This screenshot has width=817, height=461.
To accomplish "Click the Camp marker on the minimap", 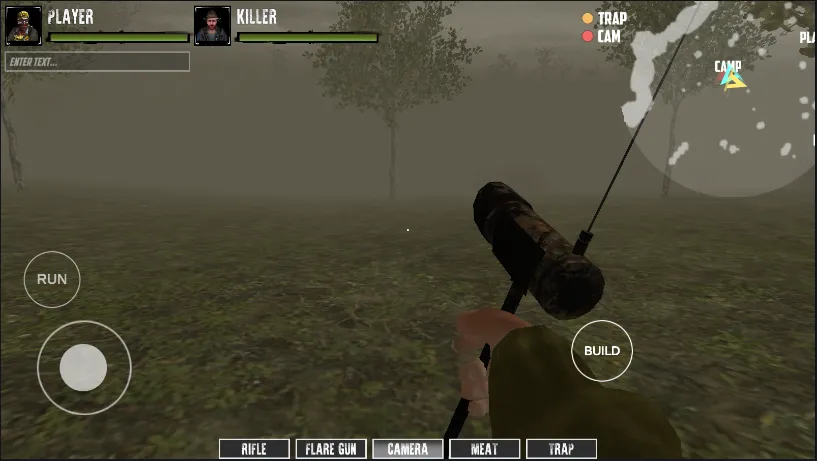I will [x=731, y=77].
